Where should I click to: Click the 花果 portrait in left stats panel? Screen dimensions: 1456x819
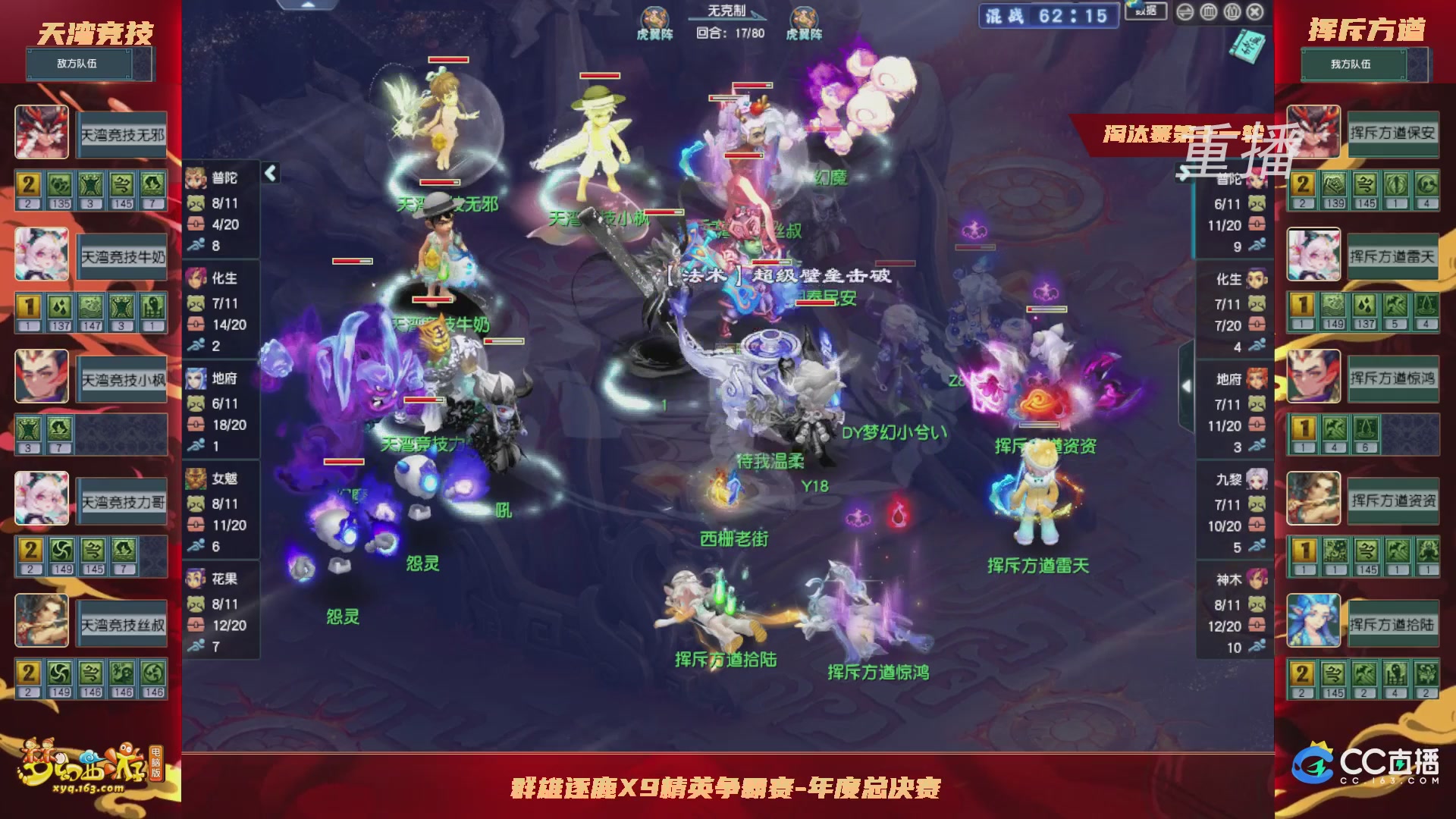coord(195,579)
